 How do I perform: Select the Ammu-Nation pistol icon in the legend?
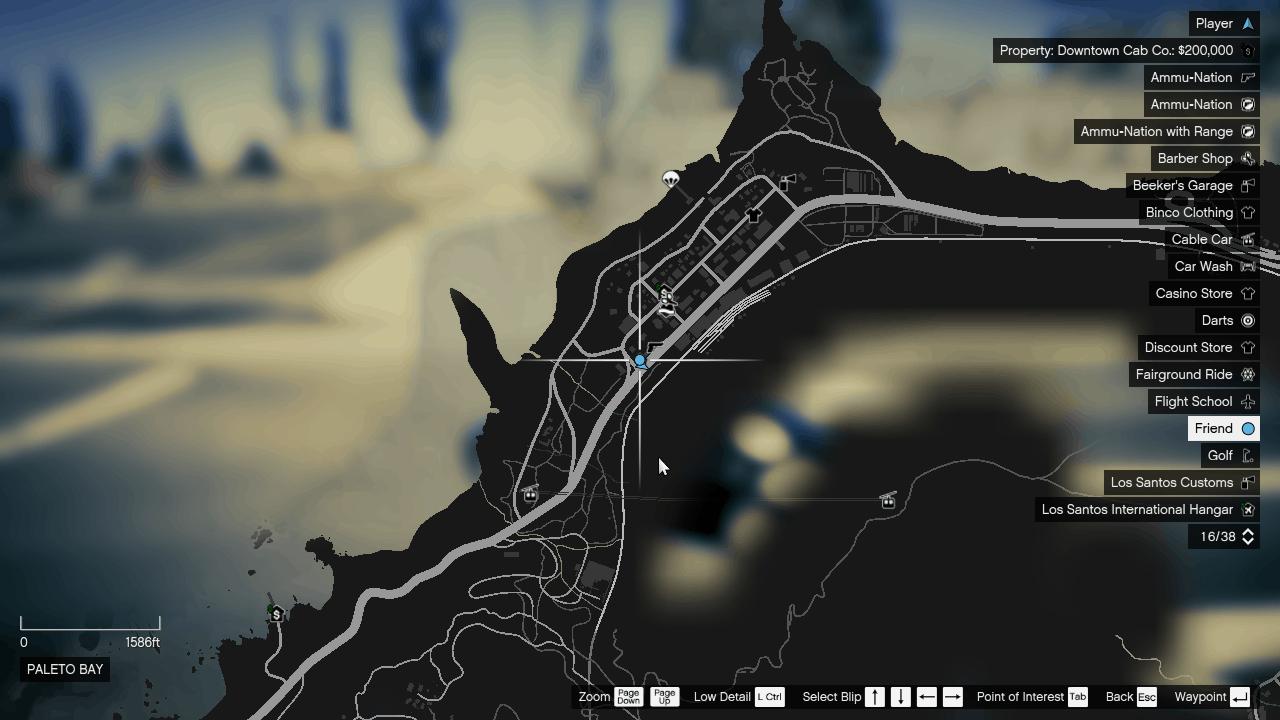coord(1247,77)
